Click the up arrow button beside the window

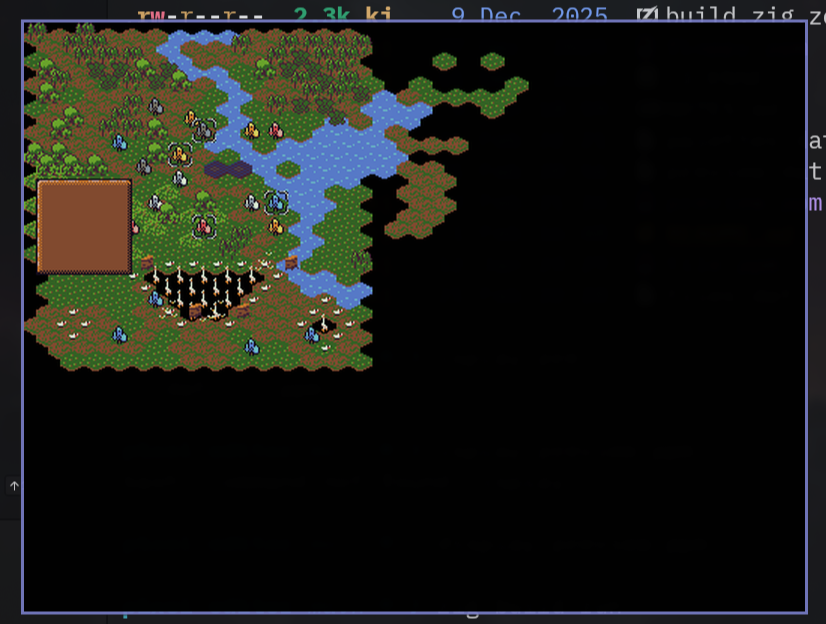tap(14, 486)
